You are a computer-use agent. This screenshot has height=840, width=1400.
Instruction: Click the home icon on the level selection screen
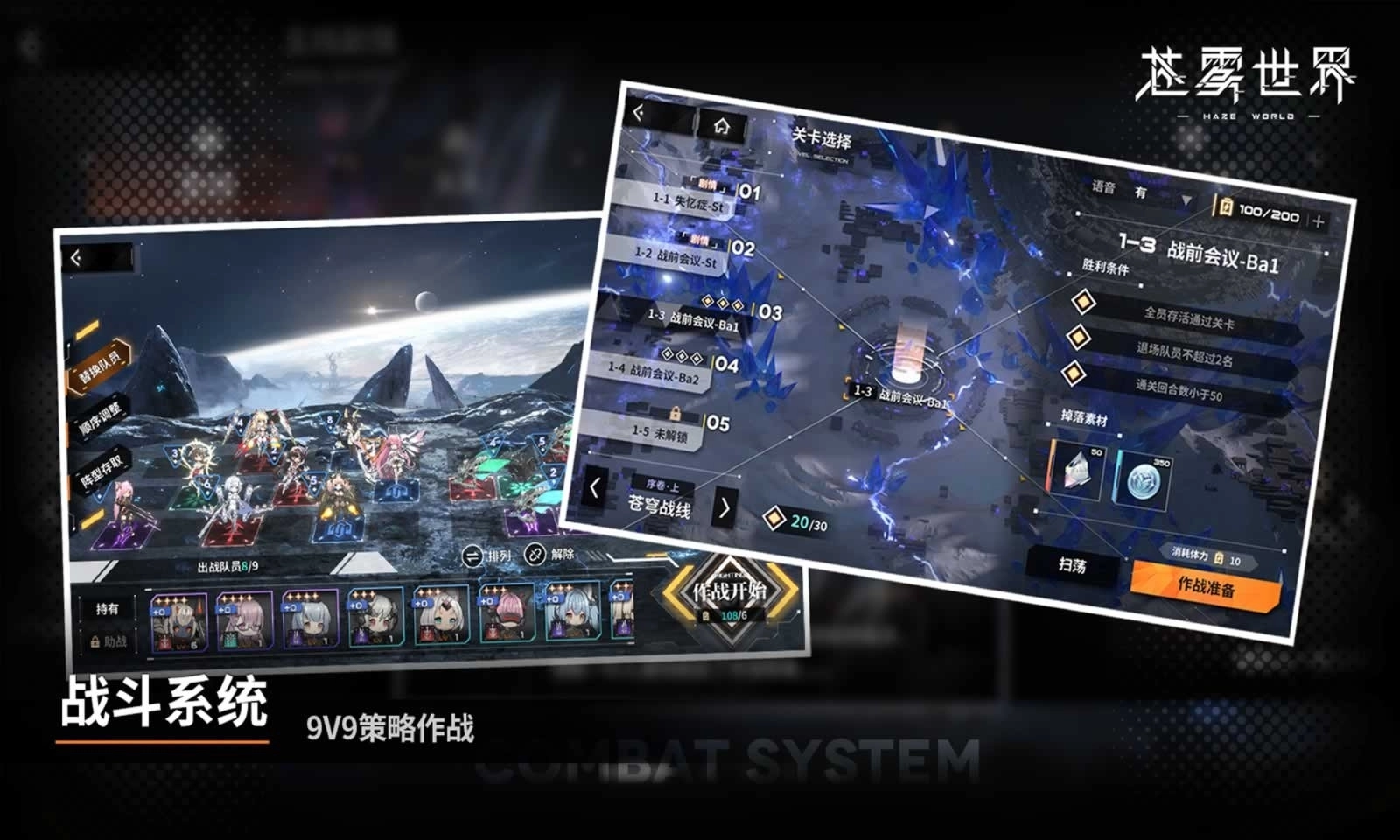tap(723, 125)
